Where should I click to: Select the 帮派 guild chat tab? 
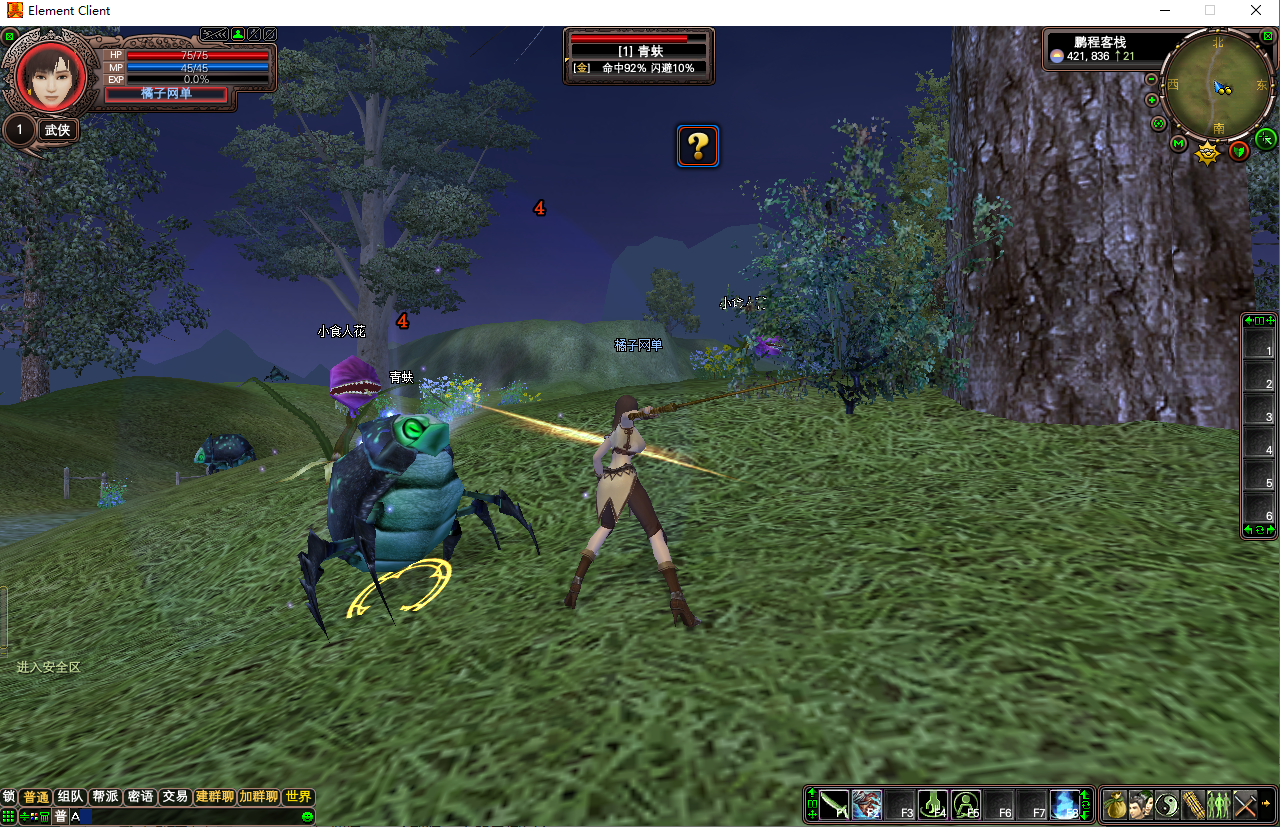click(x=105, y=797)
